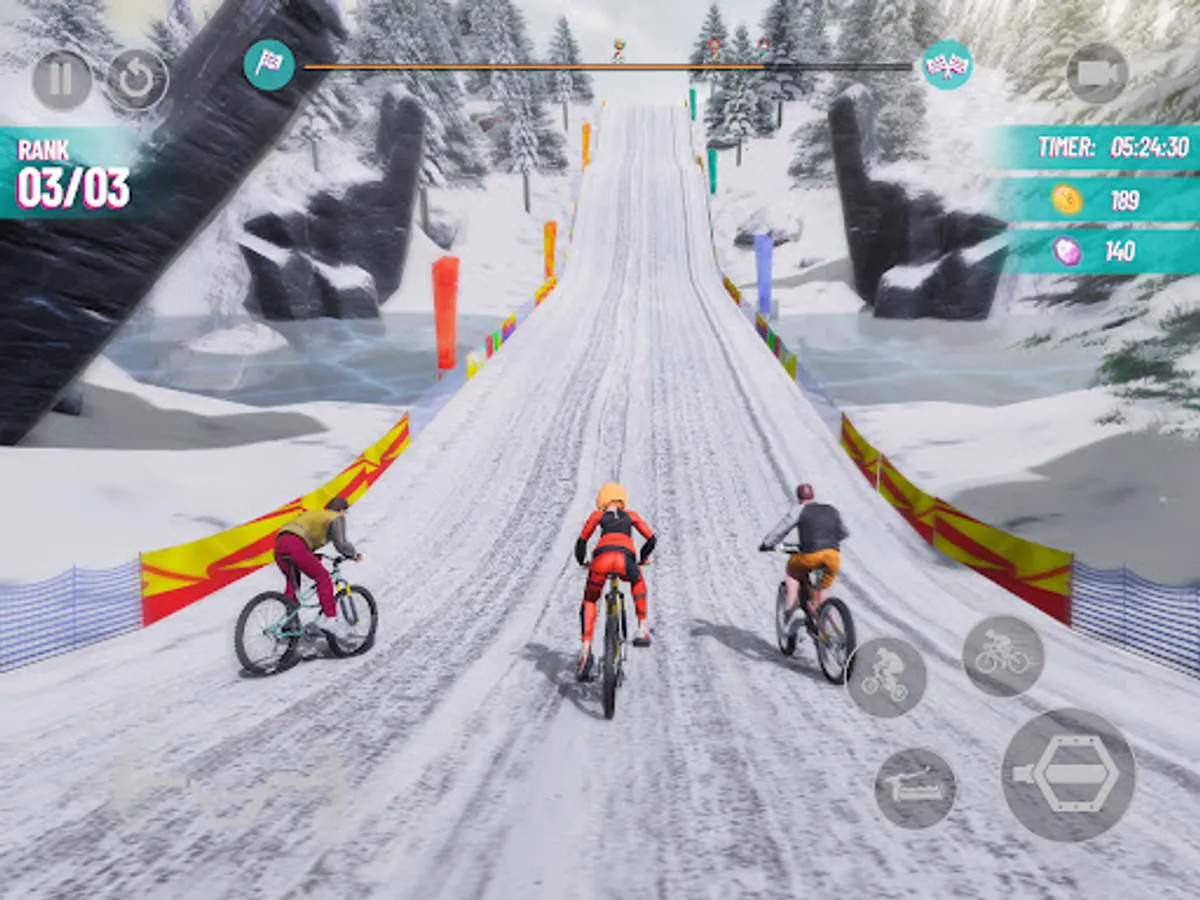This screenshot has height=900, width=1200.
Task: Restart the race with the circular arrow
Action: [x=137, y=80]
